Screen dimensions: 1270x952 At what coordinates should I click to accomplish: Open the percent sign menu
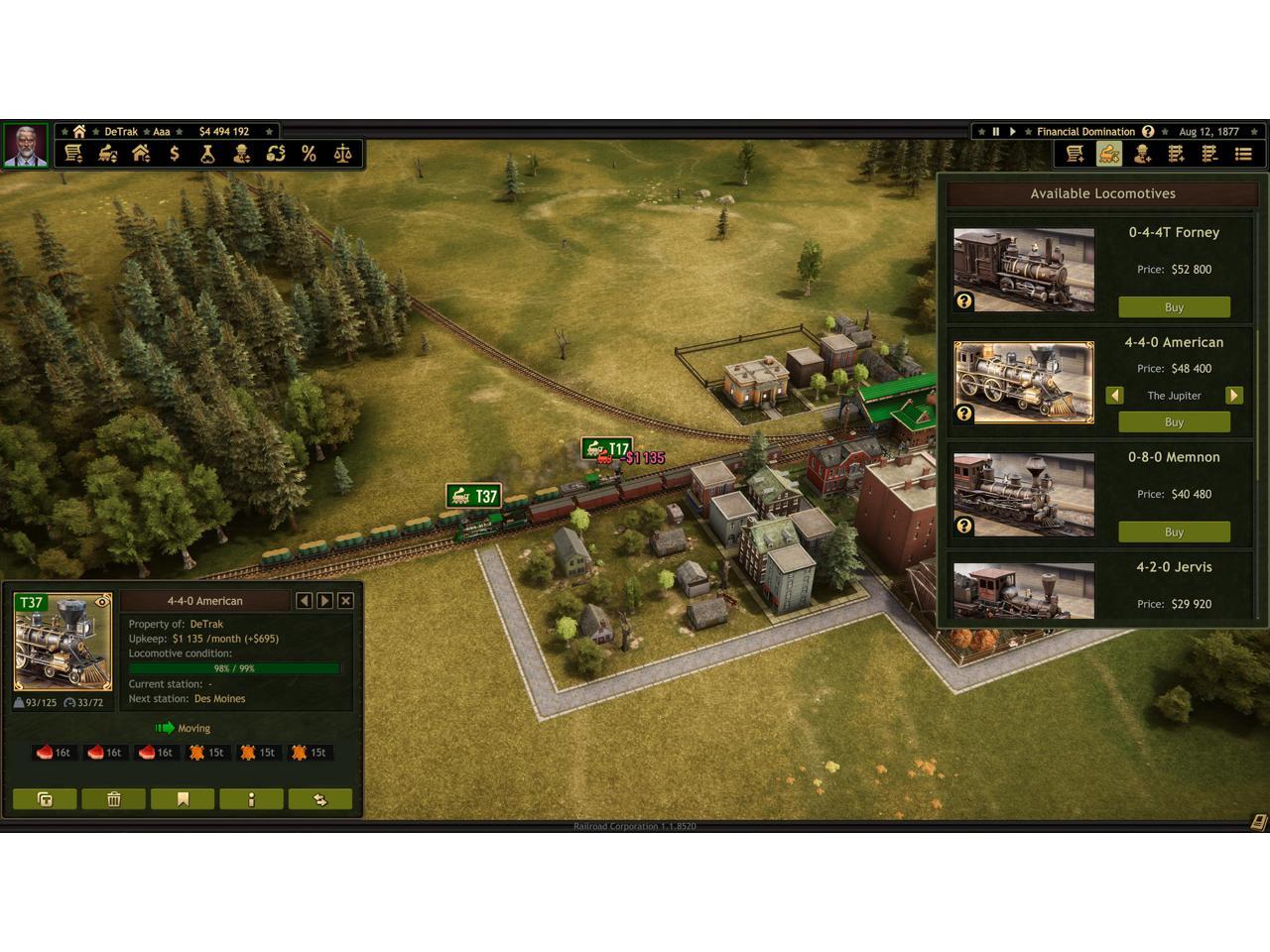[309, 154]
